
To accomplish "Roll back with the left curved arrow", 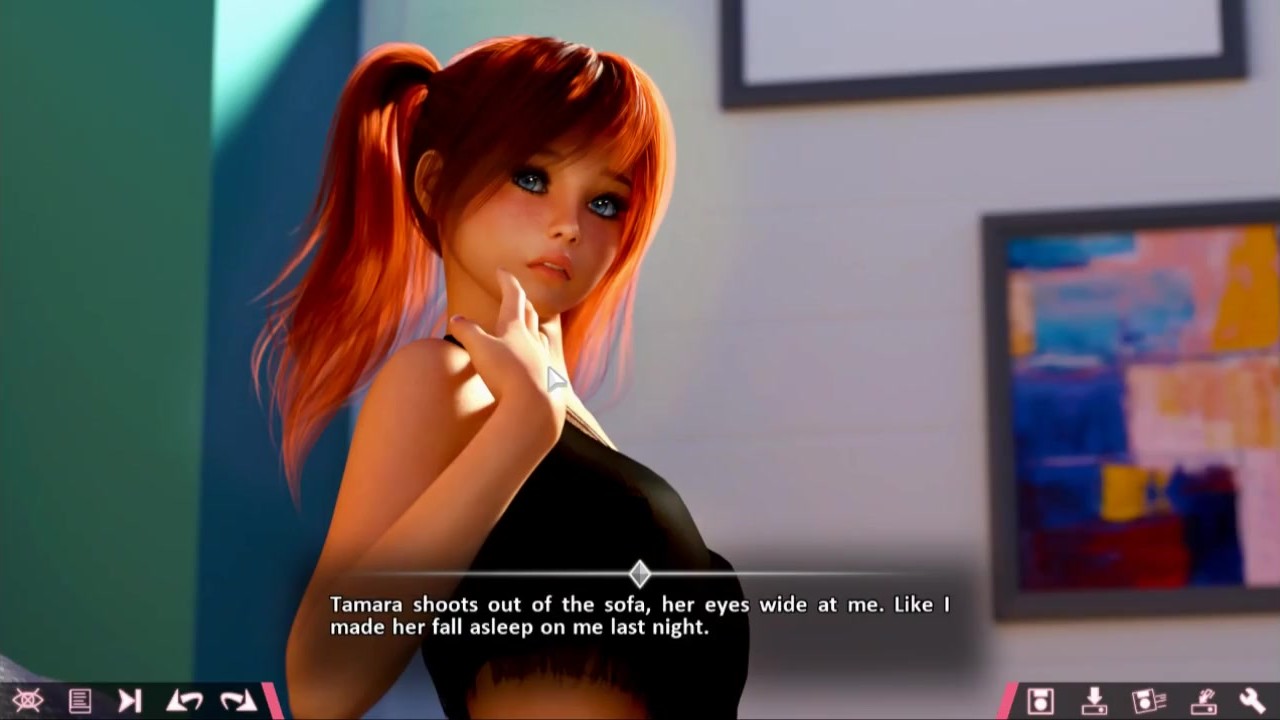I will click(x=184, y=700).
